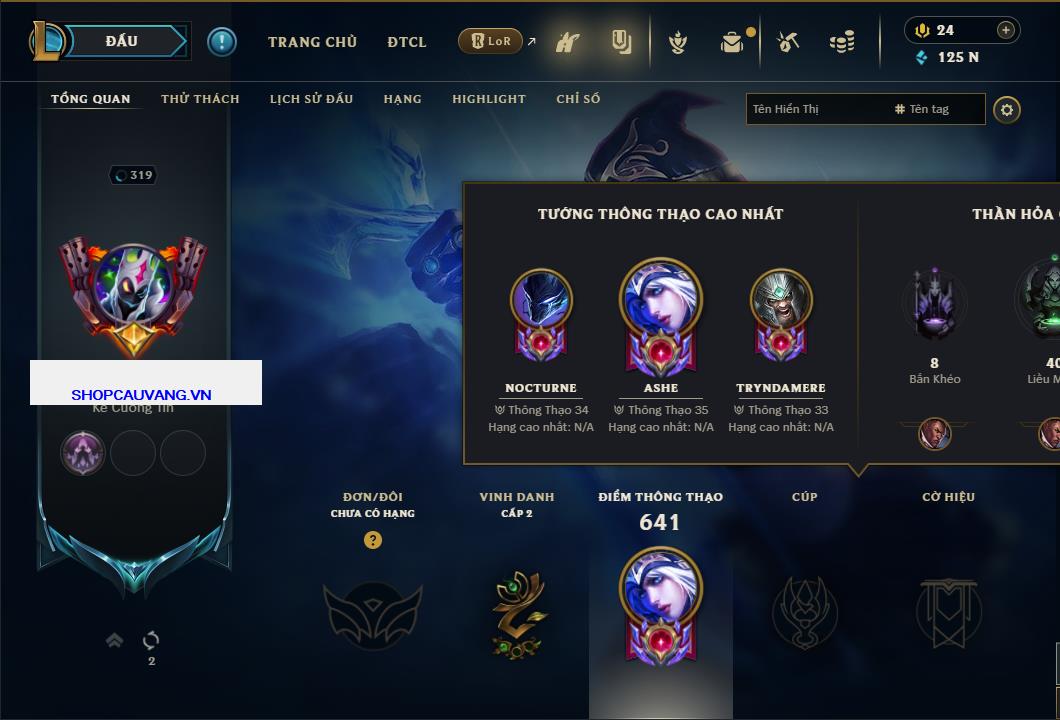Launch the LoR link
Screen dimensions: 1060x720
point(491,42)
